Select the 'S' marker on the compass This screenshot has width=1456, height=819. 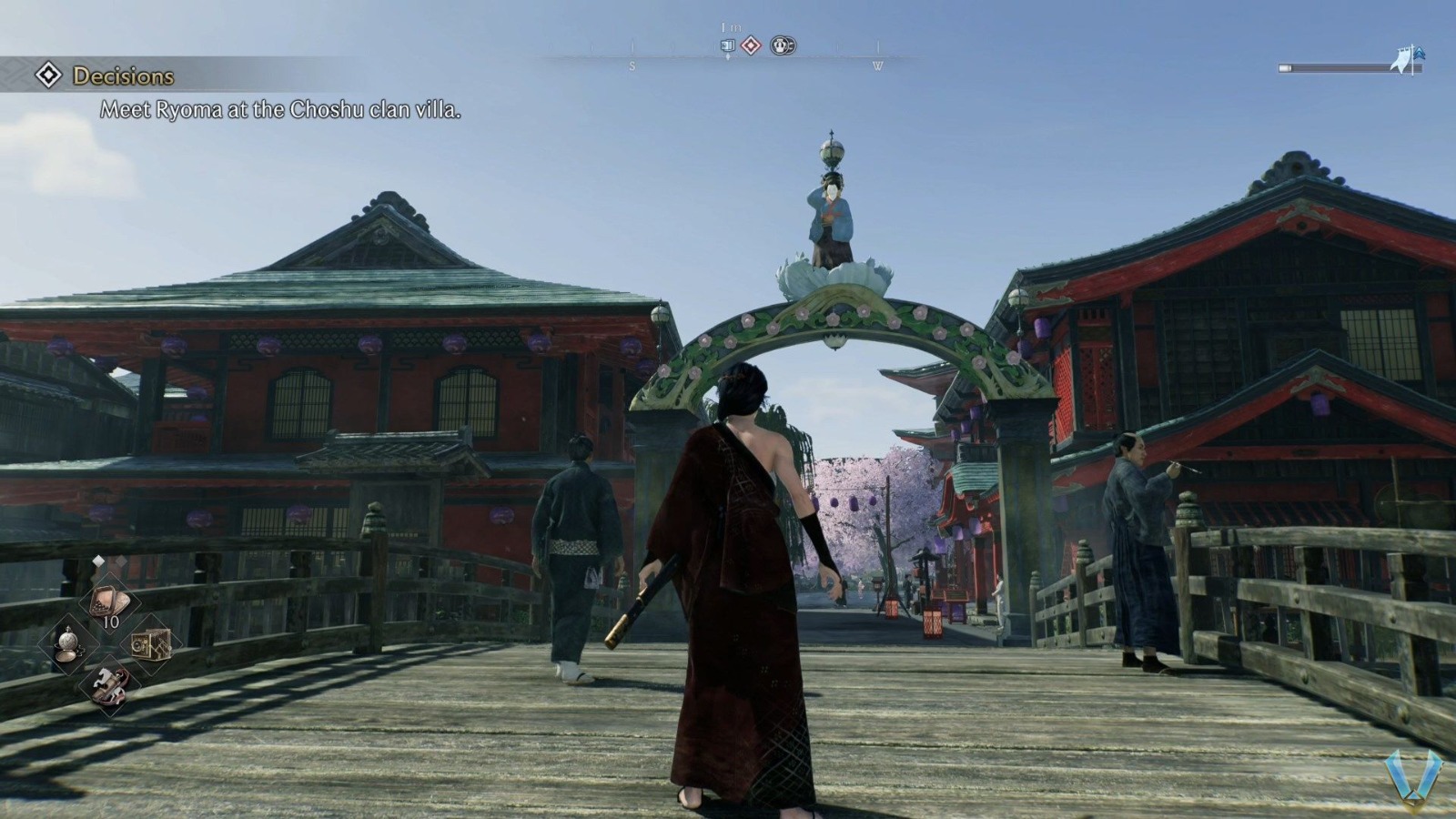click(632, 66)
